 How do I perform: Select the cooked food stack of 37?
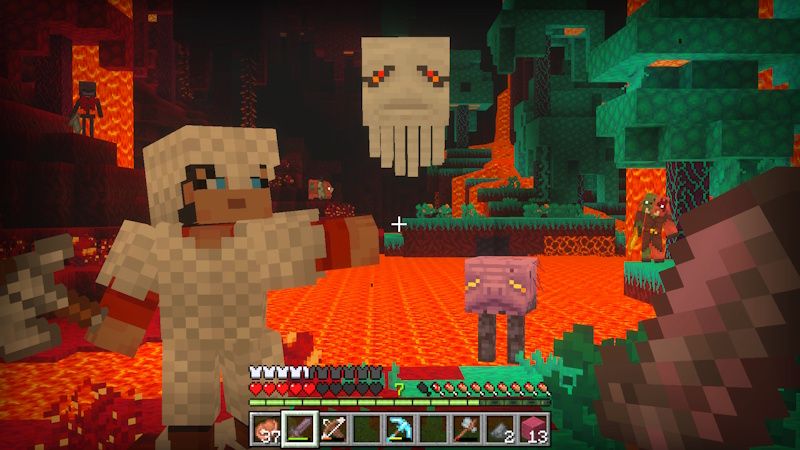(x=265, y=428)
